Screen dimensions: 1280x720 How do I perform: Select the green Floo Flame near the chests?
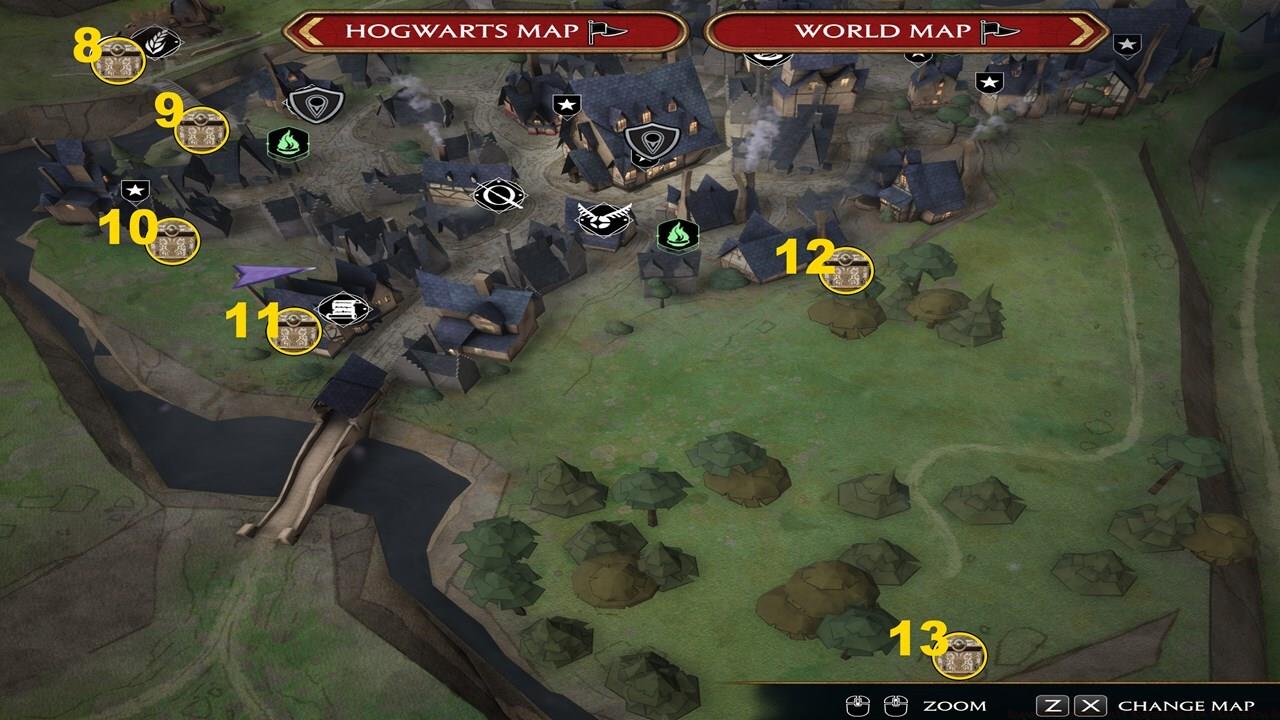(x=287, y=142)
